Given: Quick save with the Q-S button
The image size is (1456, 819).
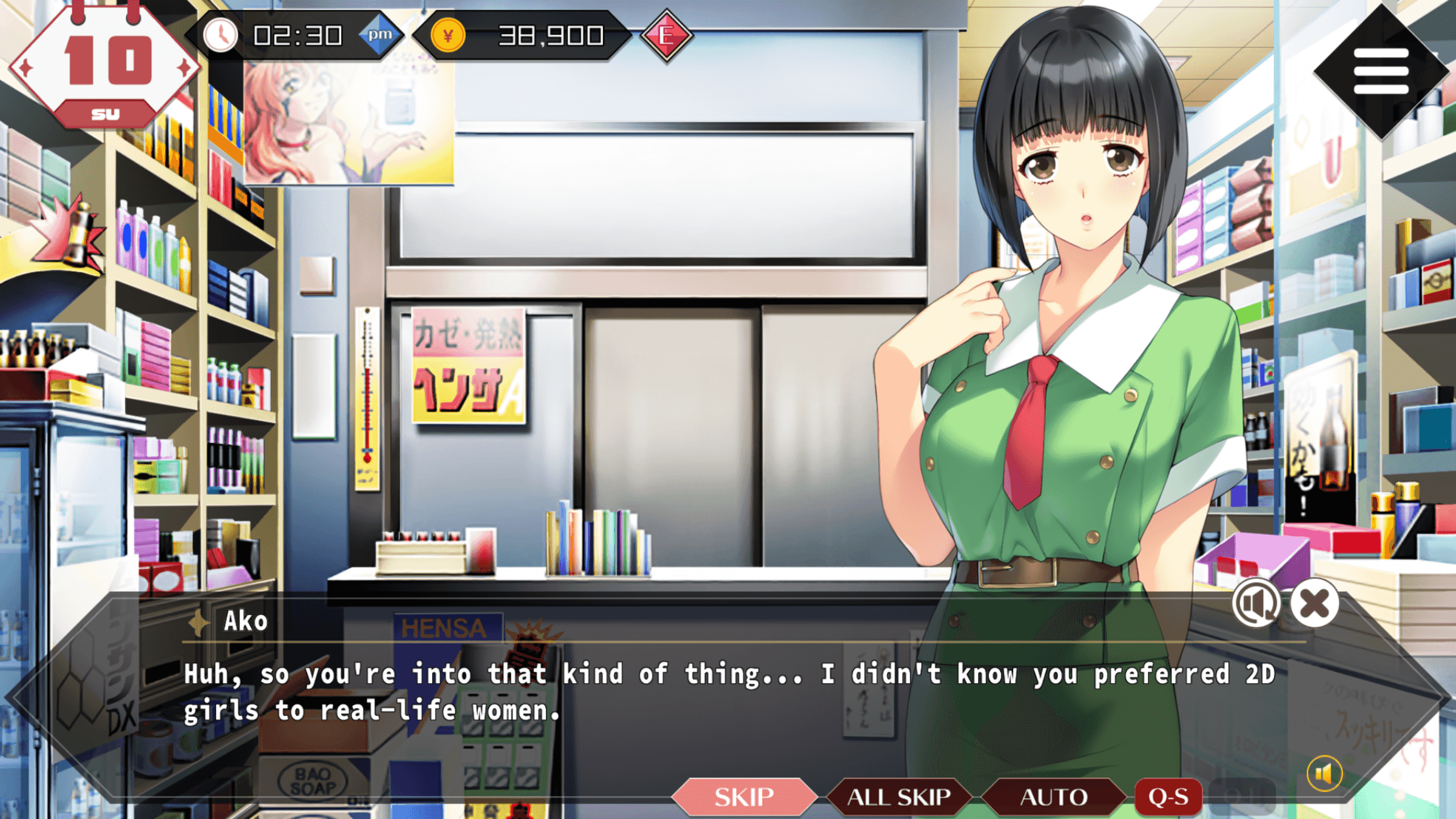Looking at the screenshot, I should coord(1168,797).
